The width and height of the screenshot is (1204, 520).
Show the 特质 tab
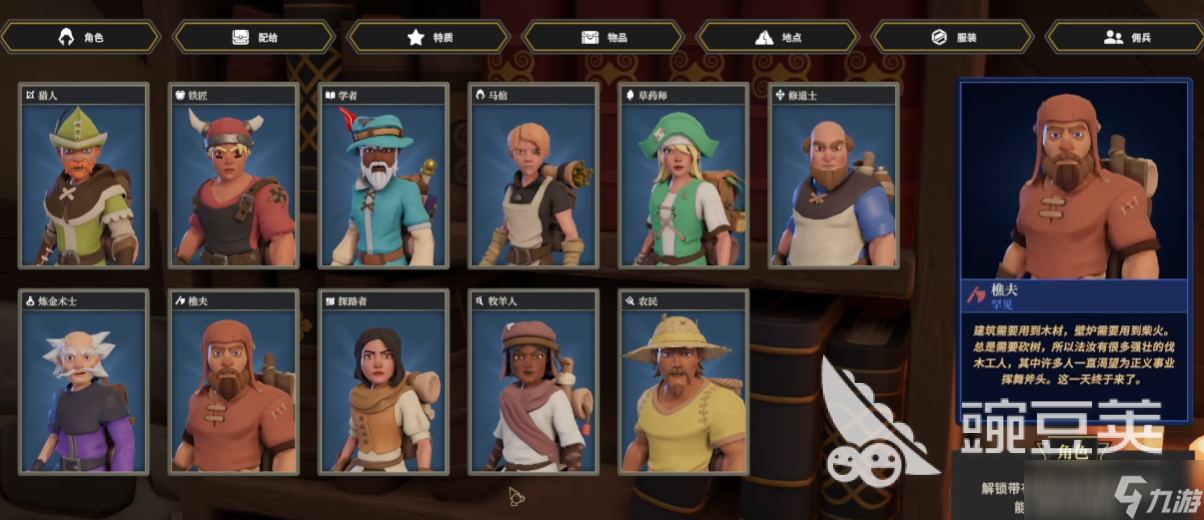pyautogui.click(x=430, y=38)
